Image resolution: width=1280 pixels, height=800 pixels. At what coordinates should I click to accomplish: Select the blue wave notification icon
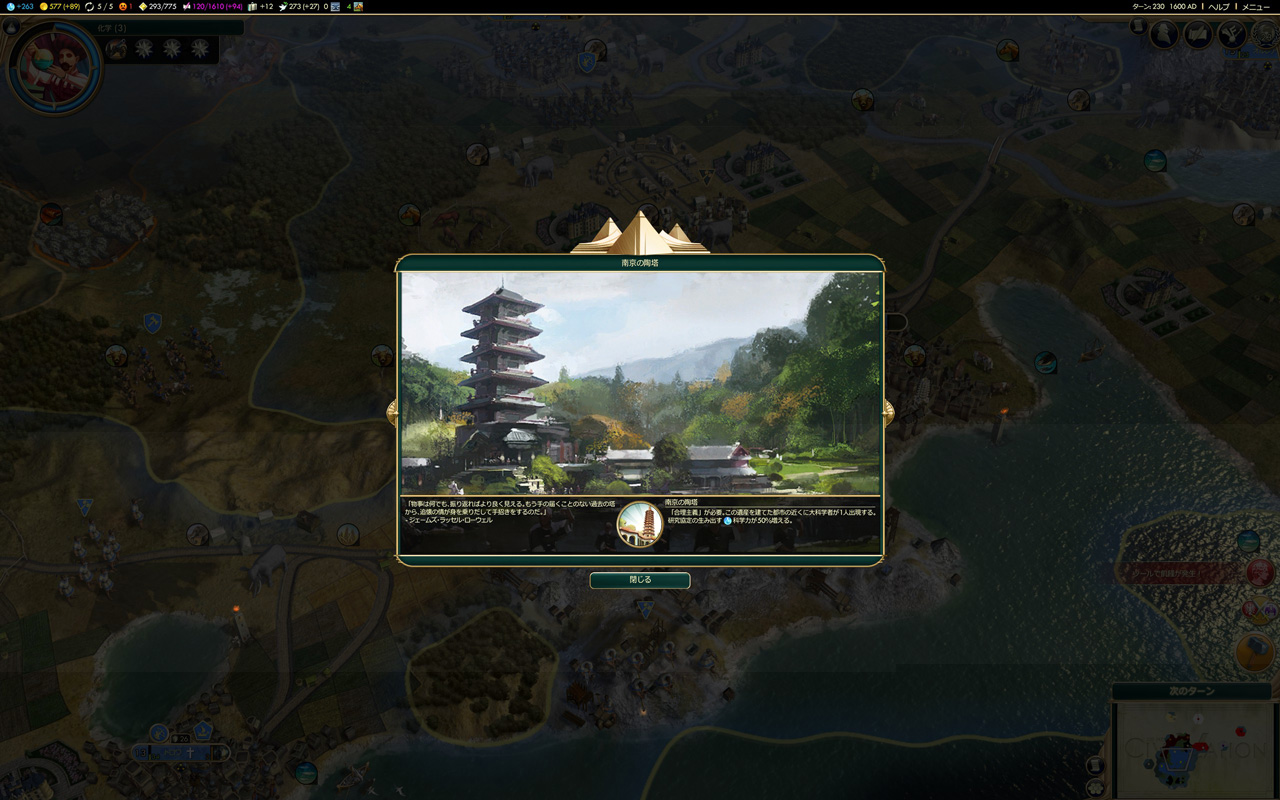tap(1248, 541)
